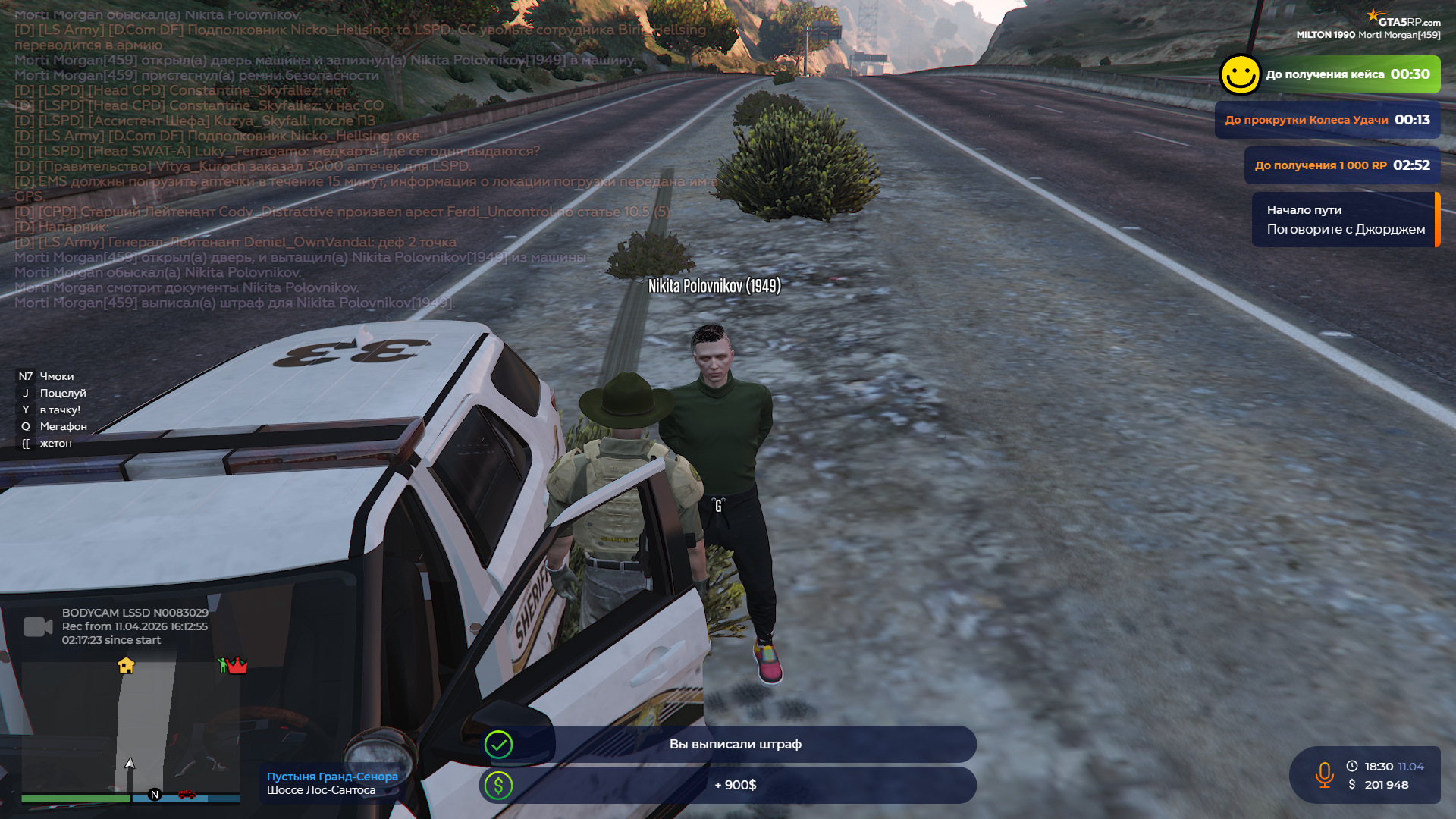Click the minimap

[x=130, y=728]
